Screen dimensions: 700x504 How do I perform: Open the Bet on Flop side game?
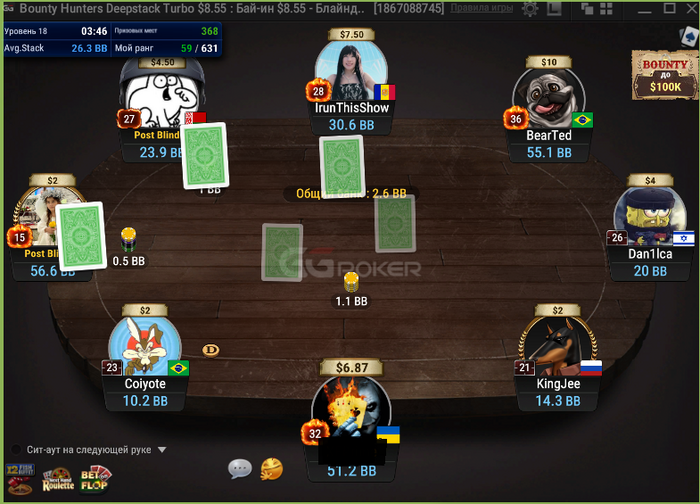click(x=96, y=479)
